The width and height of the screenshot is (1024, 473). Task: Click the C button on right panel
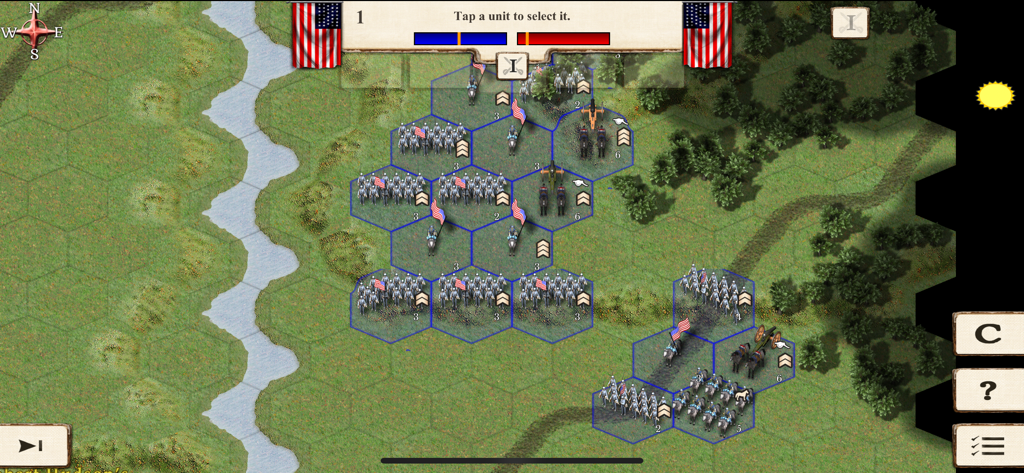pos(987,335)
